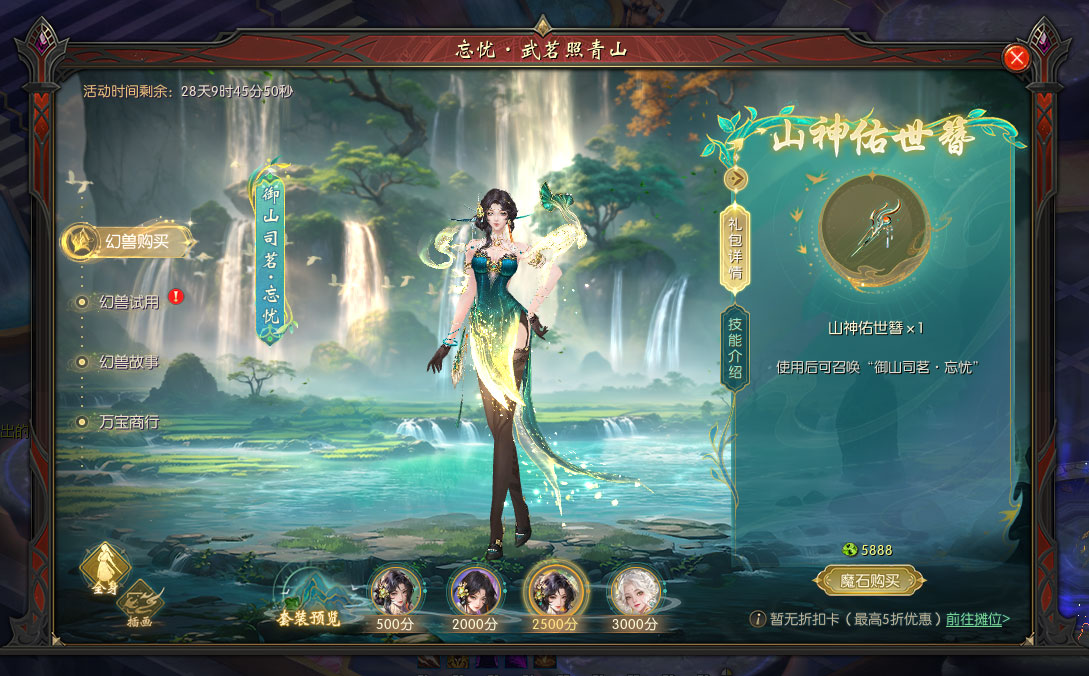Switch to 全身 full-body view
The height and width of the screenshot is (676, 1089).
(x=104, y=569)
